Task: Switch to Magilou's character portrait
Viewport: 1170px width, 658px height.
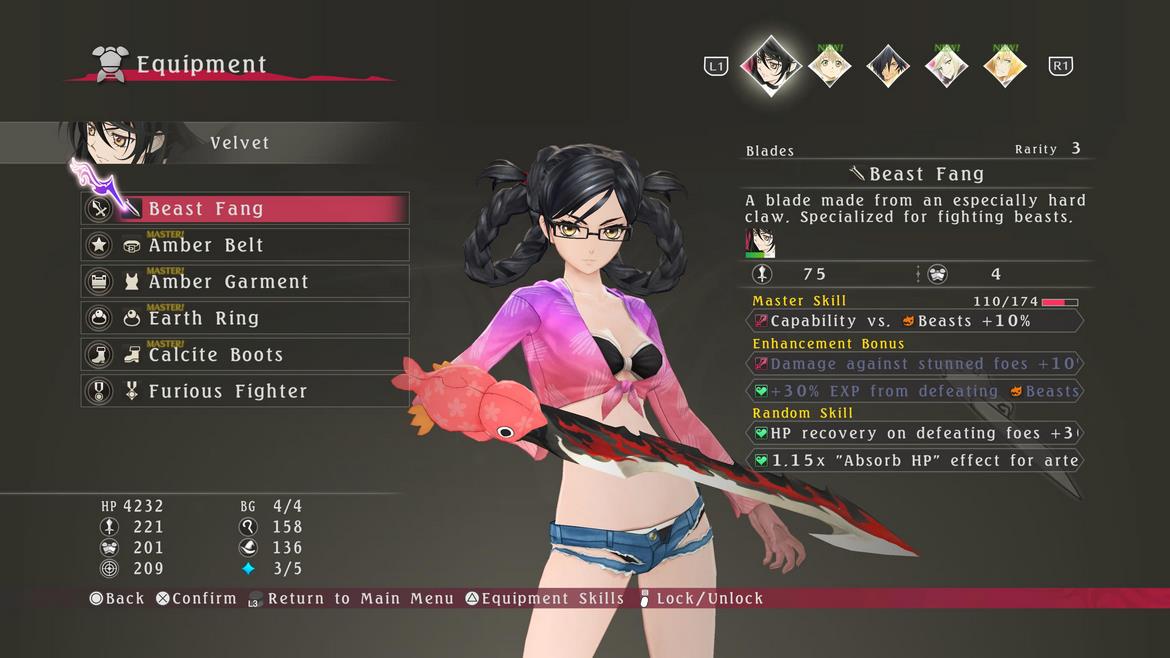Action: (x=946, y=66)
